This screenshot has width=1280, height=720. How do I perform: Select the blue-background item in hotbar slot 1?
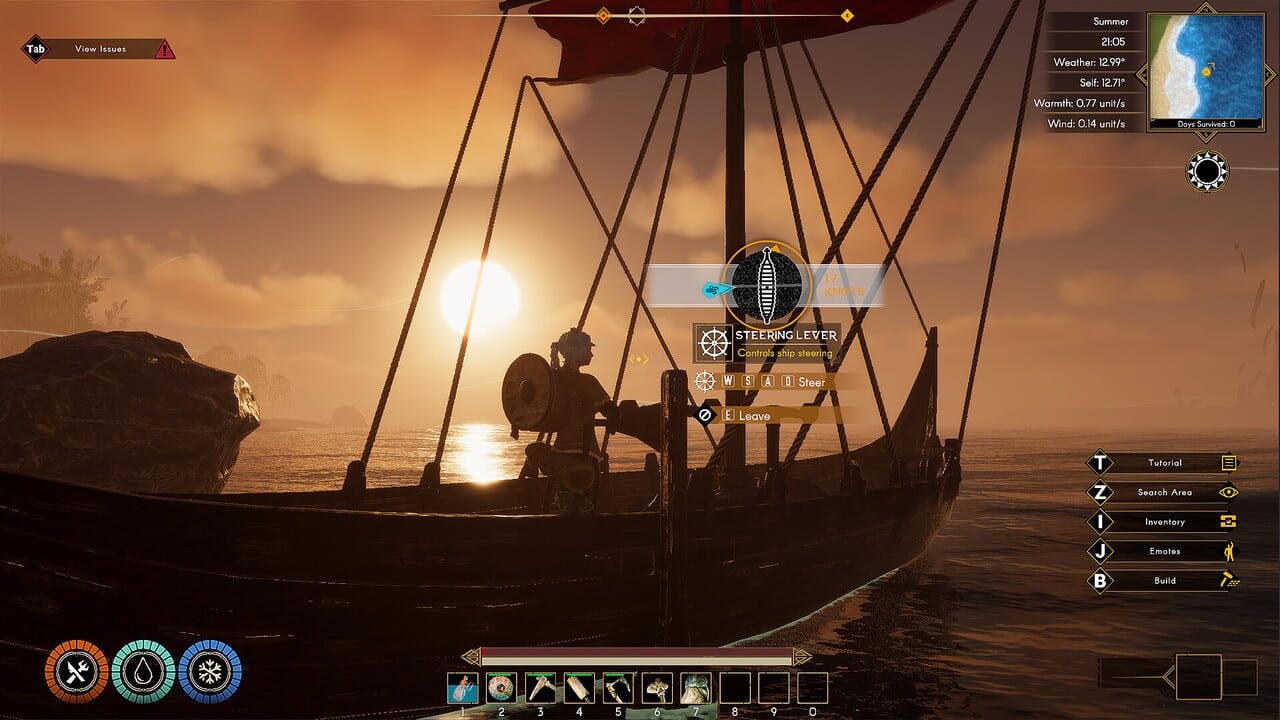(462, 688)
